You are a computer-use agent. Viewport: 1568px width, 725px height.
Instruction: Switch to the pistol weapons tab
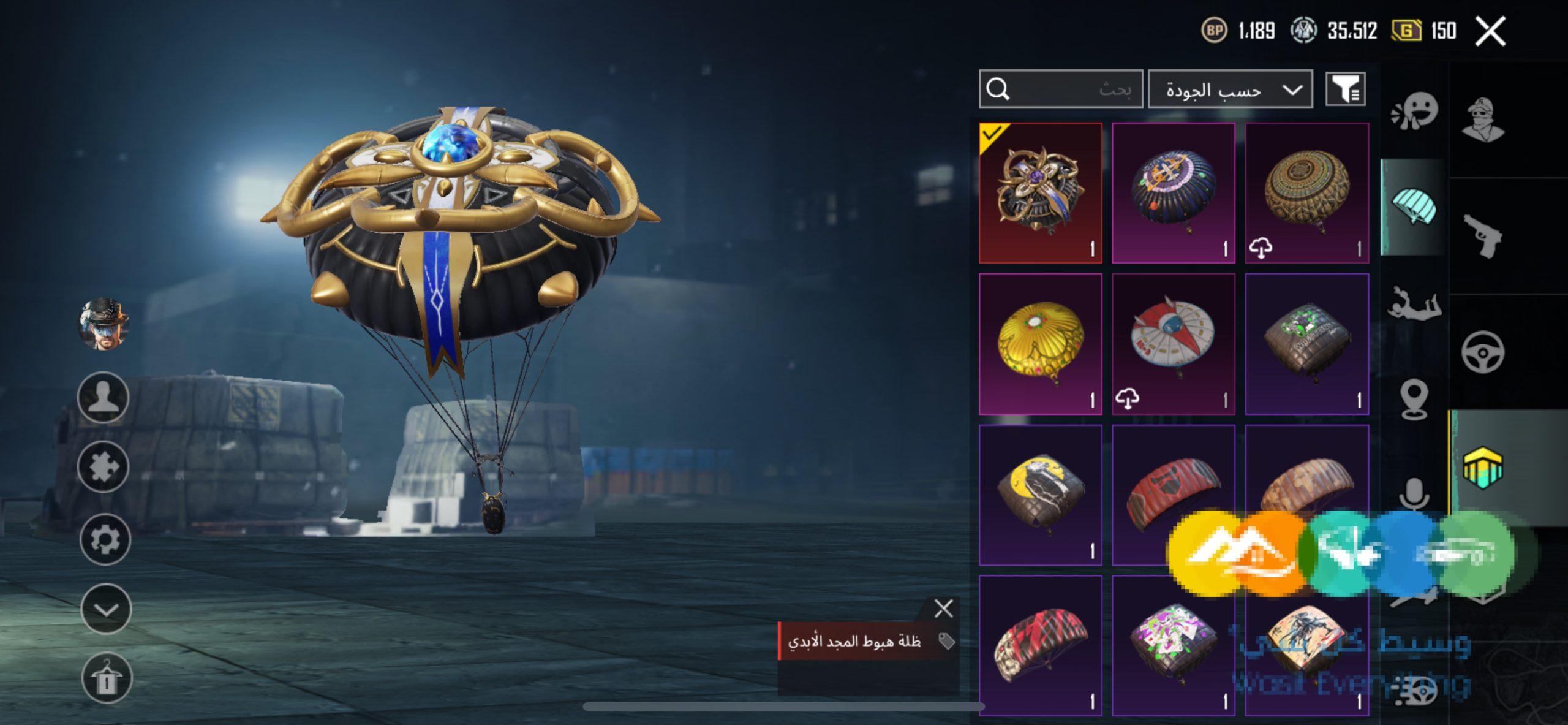pyautogui.click(x=1483, y=236)
